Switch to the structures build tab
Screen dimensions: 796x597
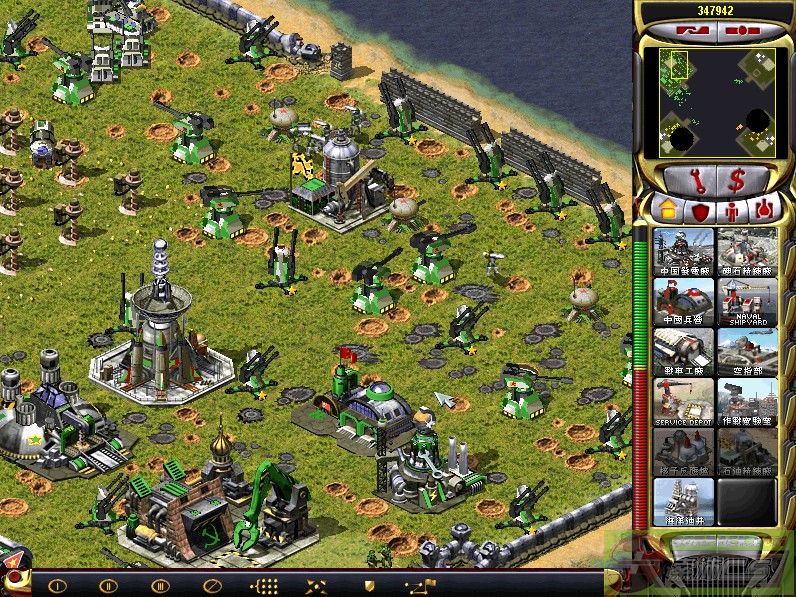tap(662, 209)
